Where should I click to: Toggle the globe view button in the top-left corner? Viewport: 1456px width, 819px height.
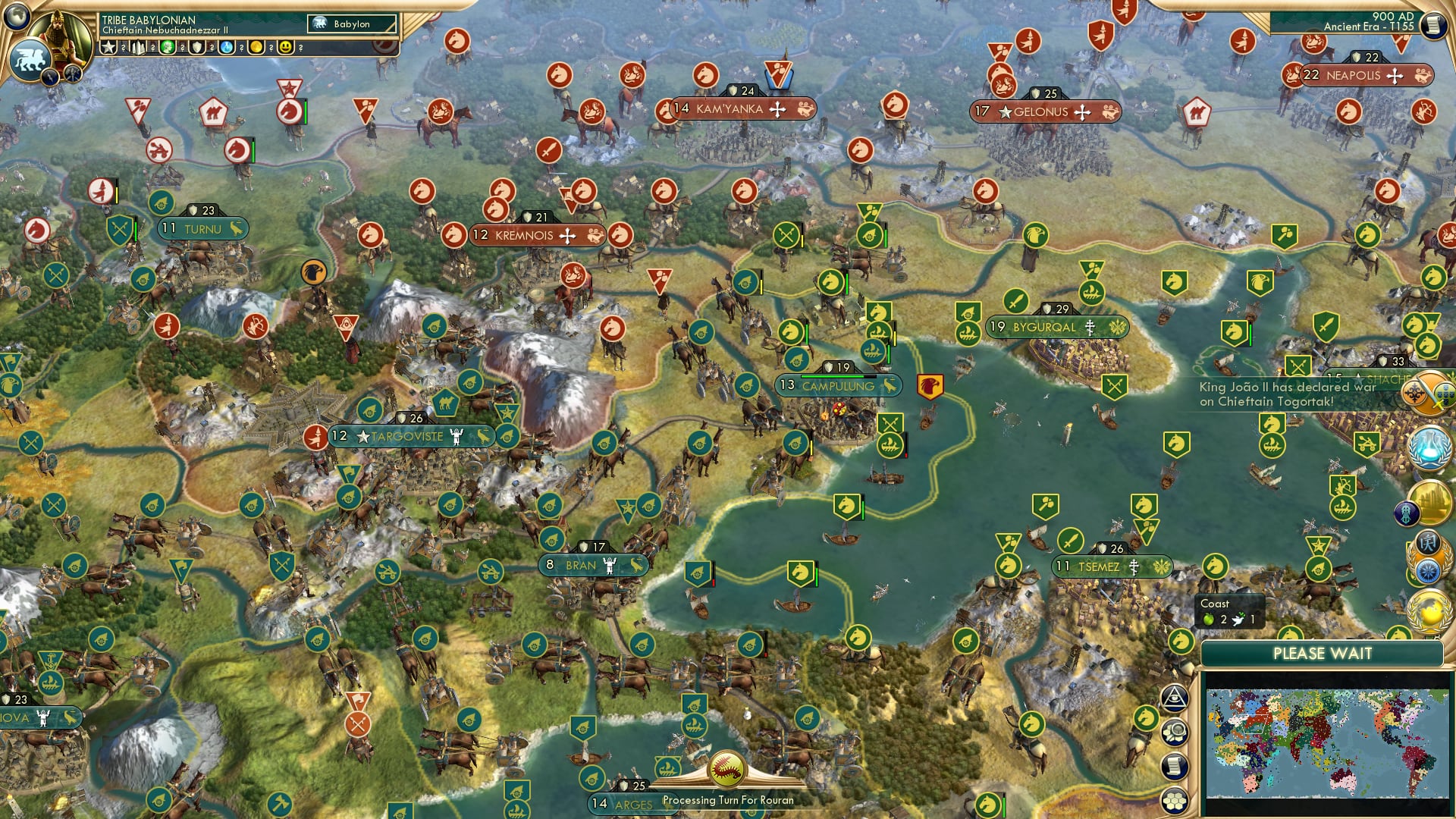tap(18, 17)
